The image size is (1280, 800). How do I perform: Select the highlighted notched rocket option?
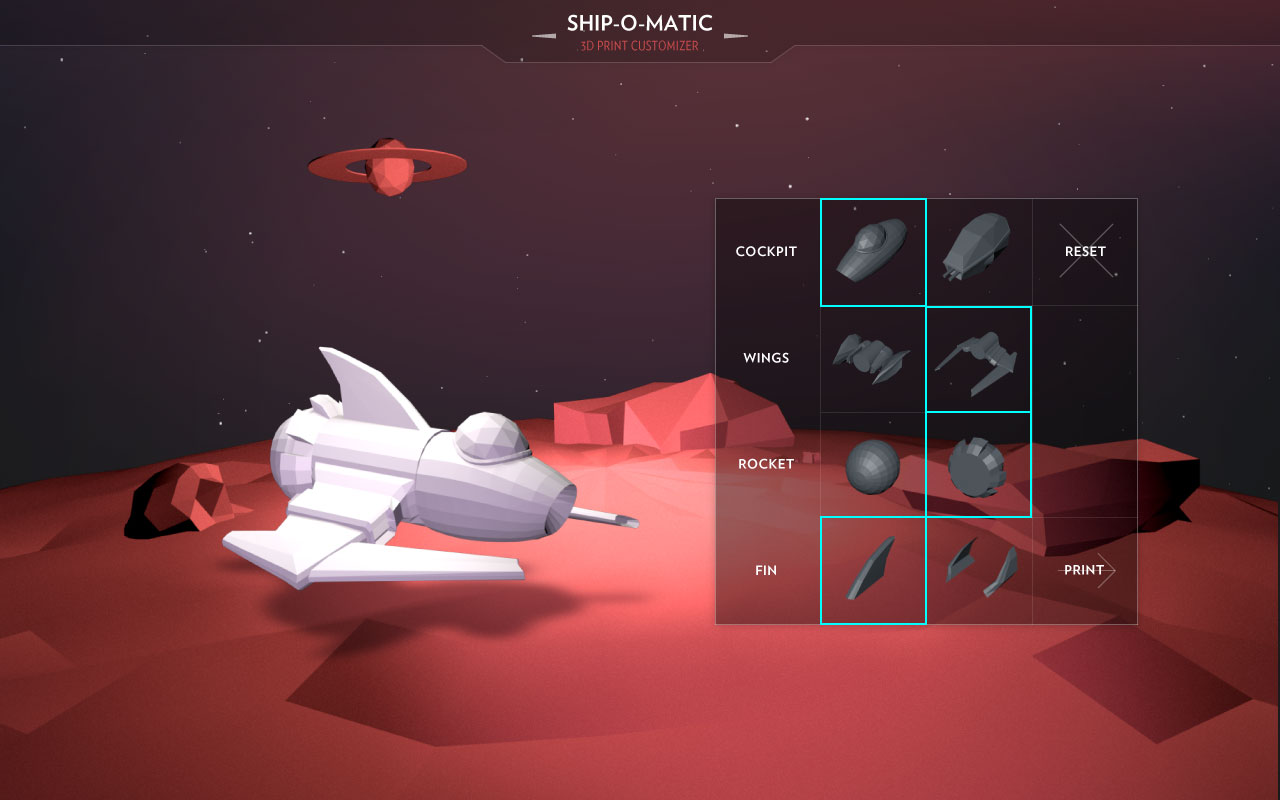point(979,465)
